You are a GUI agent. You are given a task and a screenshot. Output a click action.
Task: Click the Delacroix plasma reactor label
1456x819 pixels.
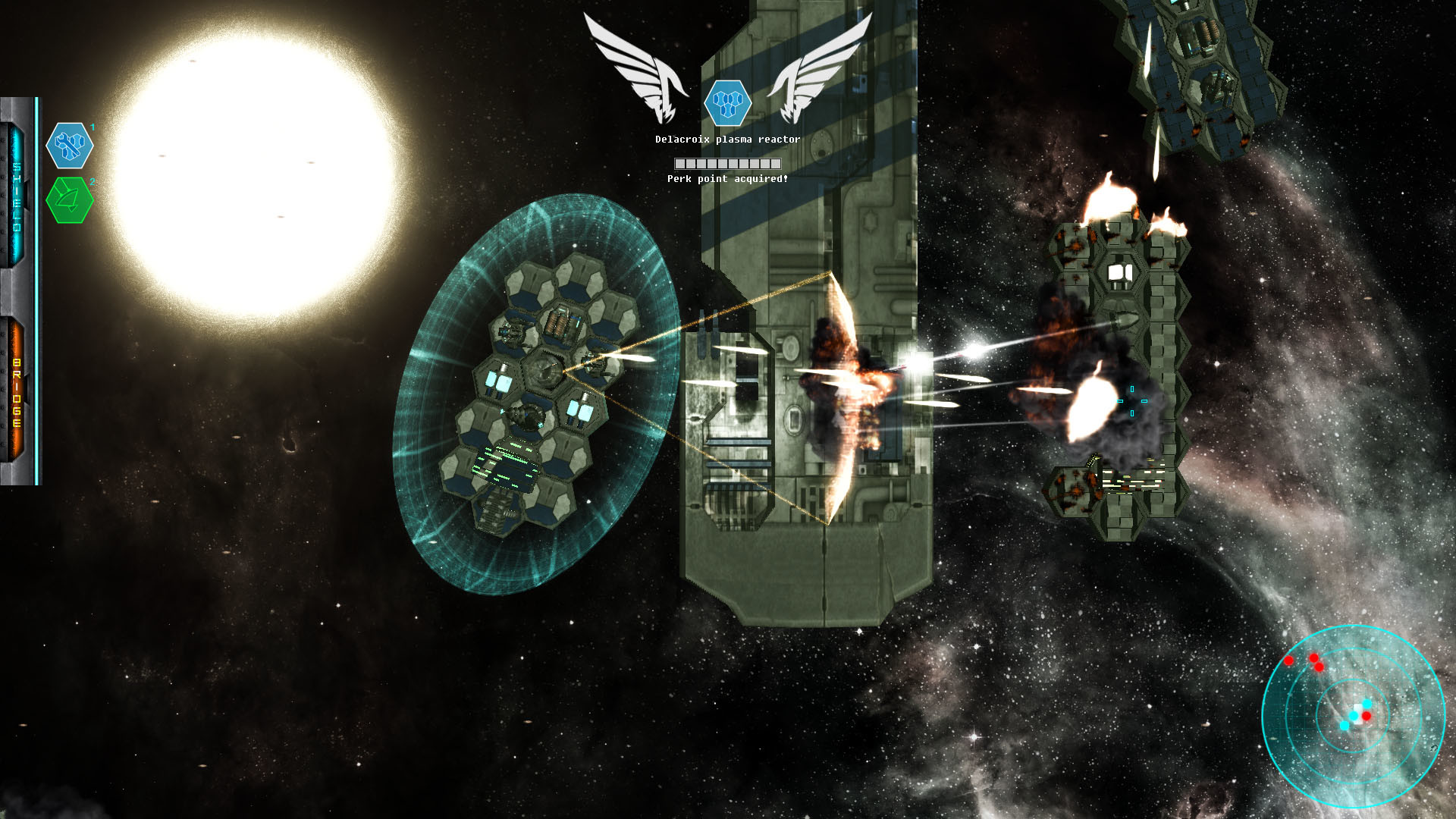pyautogui.click(x=727, y=140)
